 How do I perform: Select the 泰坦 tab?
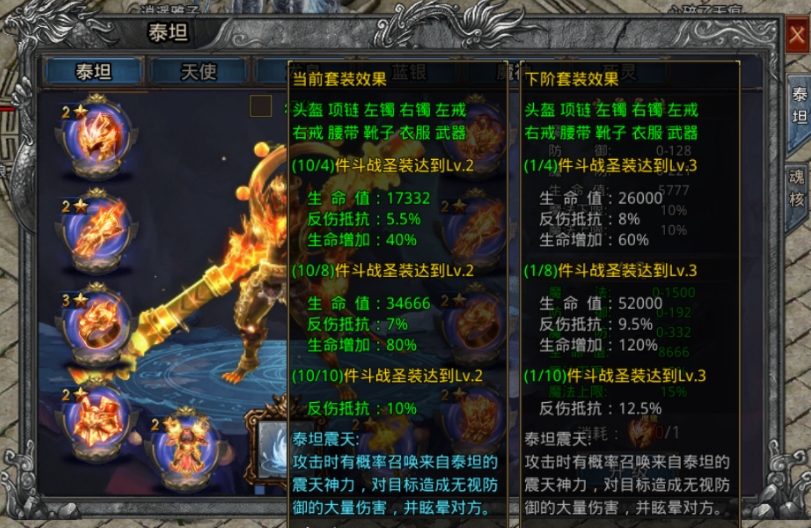92,71
